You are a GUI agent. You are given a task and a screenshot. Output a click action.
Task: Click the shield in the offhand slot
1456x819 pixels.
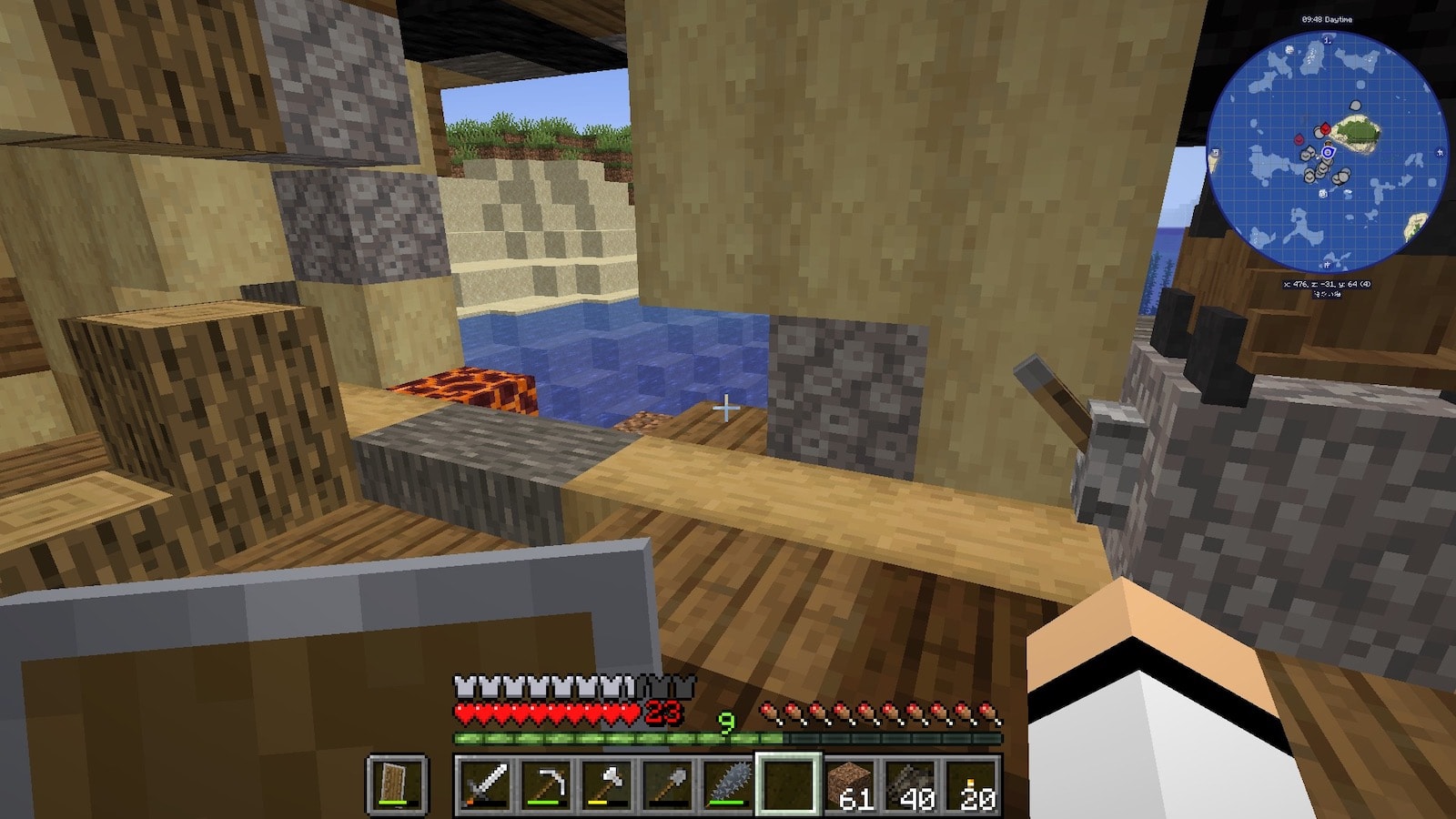click(x=397, y=784)
